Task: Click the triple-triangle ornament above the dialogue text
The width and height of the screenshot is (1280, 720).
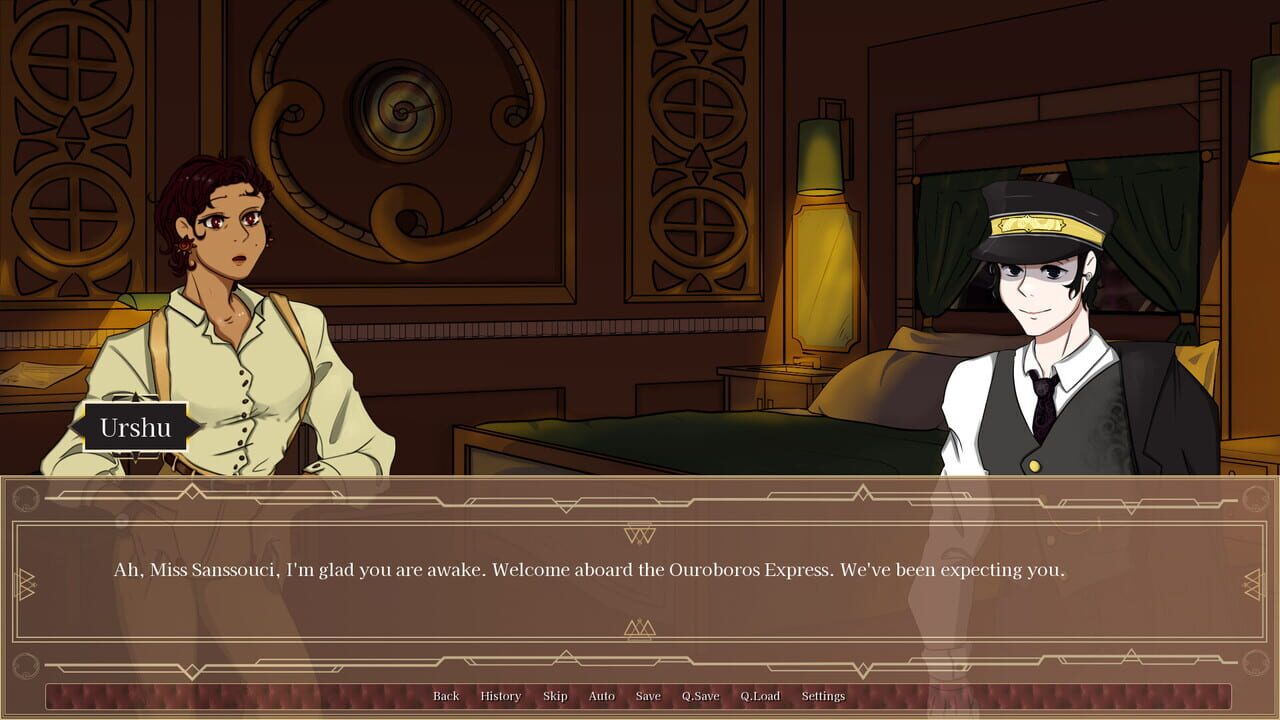Action: pos(638,534)
